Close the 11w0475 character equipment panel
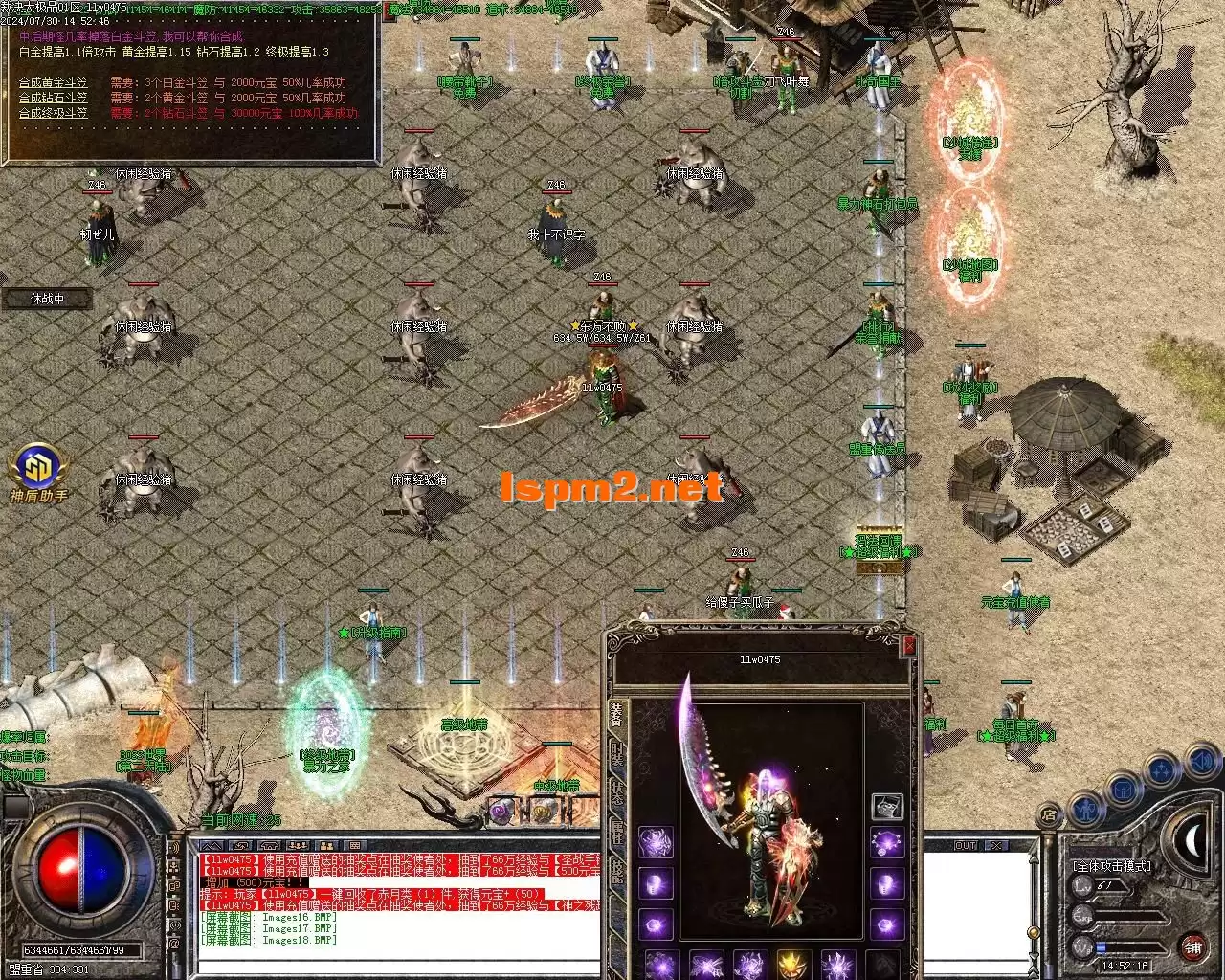This screenshot has width=1225, height=980. (x=909, y=647)
